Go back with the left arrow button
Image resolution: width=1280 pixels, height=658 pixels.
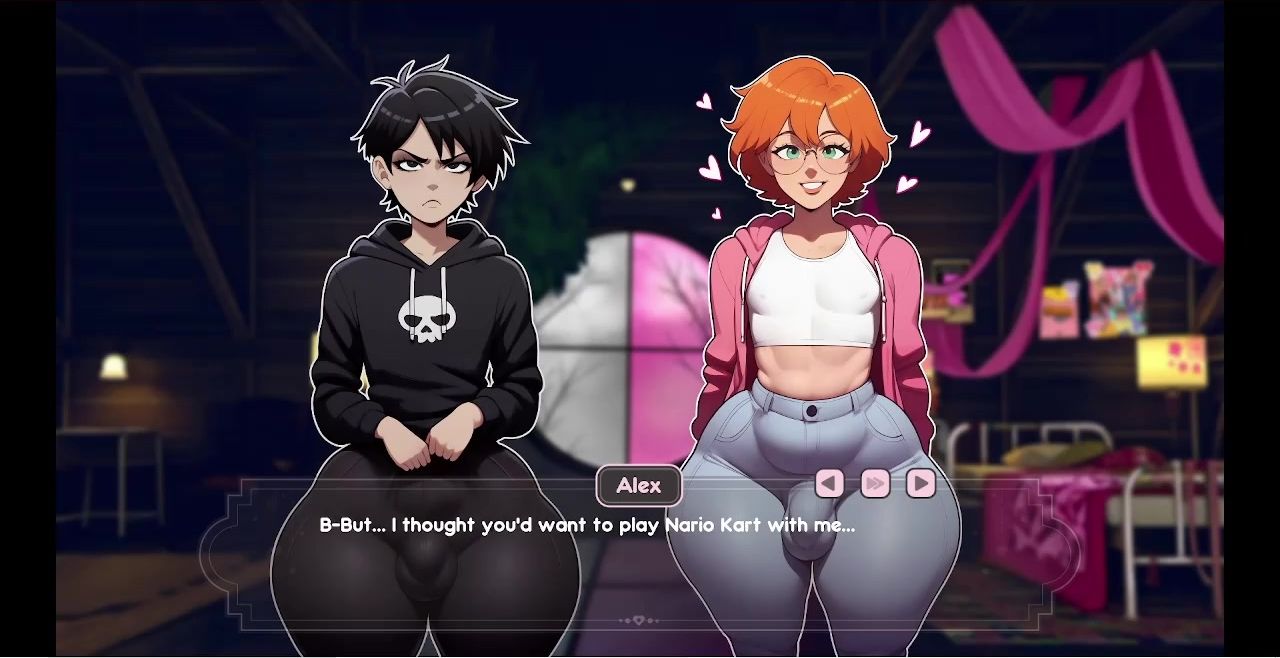[x=829, y=484]
